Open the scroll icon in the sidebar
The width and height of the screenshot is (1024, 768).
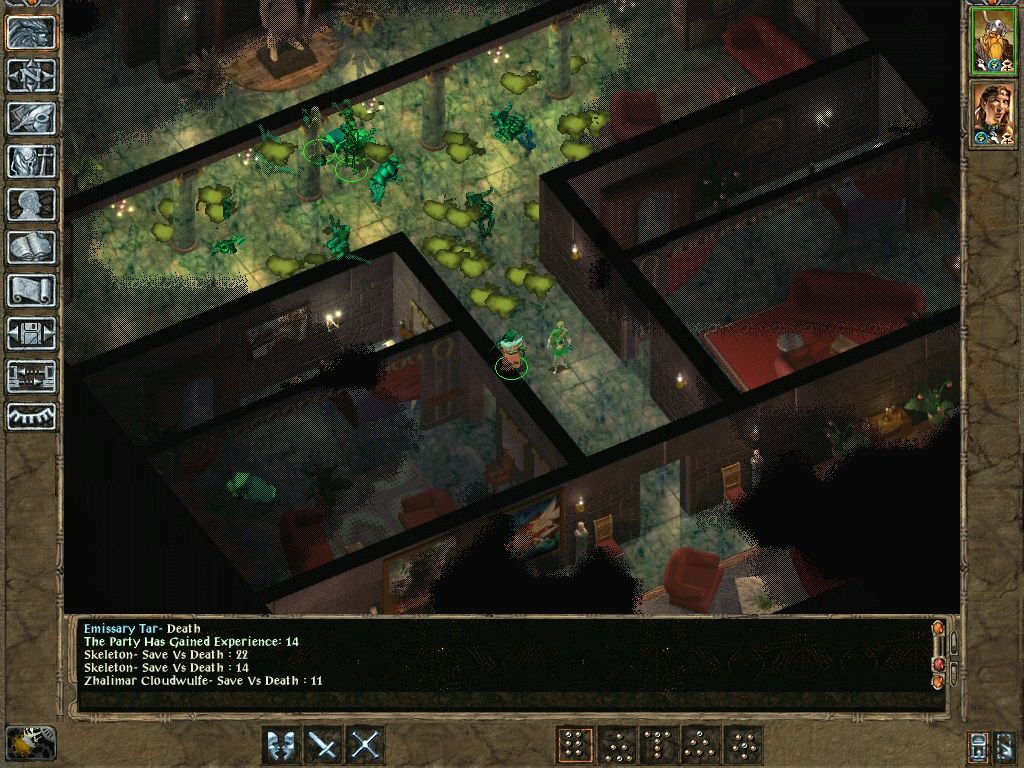pyautogui.click(x=31, y=290)
